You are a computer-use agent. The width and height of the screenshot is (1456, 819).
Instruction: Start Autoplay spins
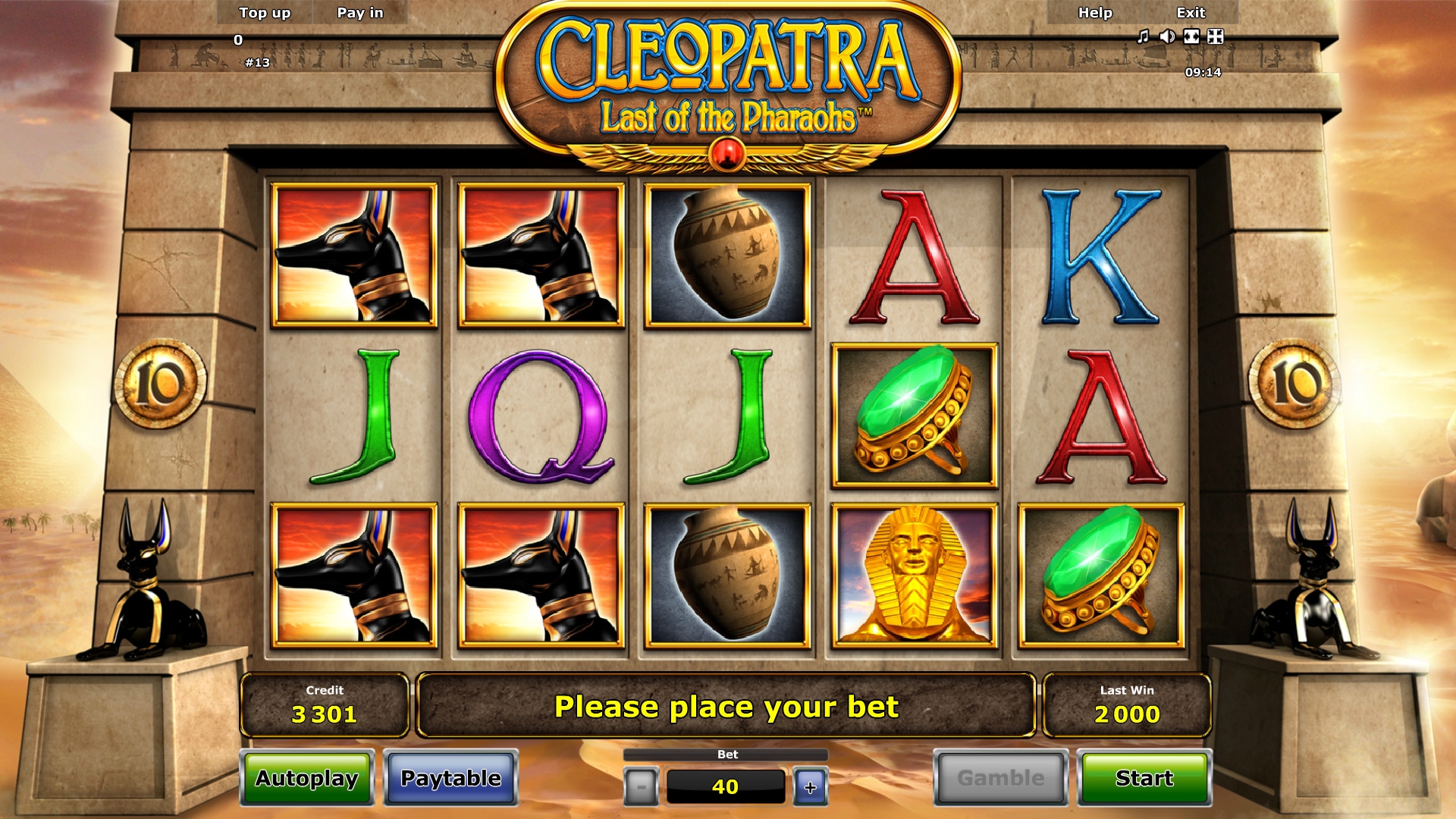pos(307,778)
